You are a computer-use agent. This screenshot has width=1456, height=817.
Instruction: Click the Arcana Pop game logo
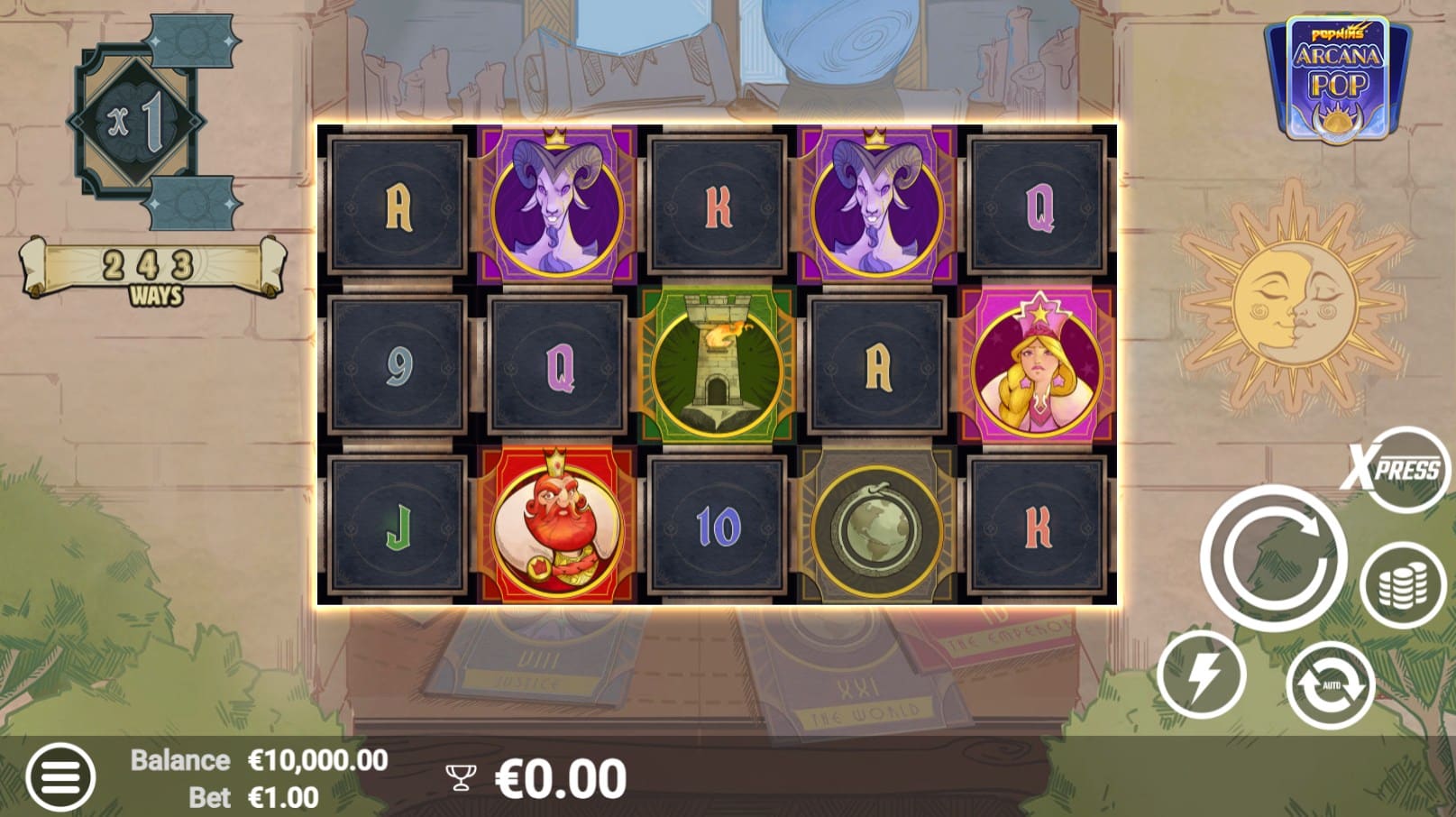point(1337,81)
